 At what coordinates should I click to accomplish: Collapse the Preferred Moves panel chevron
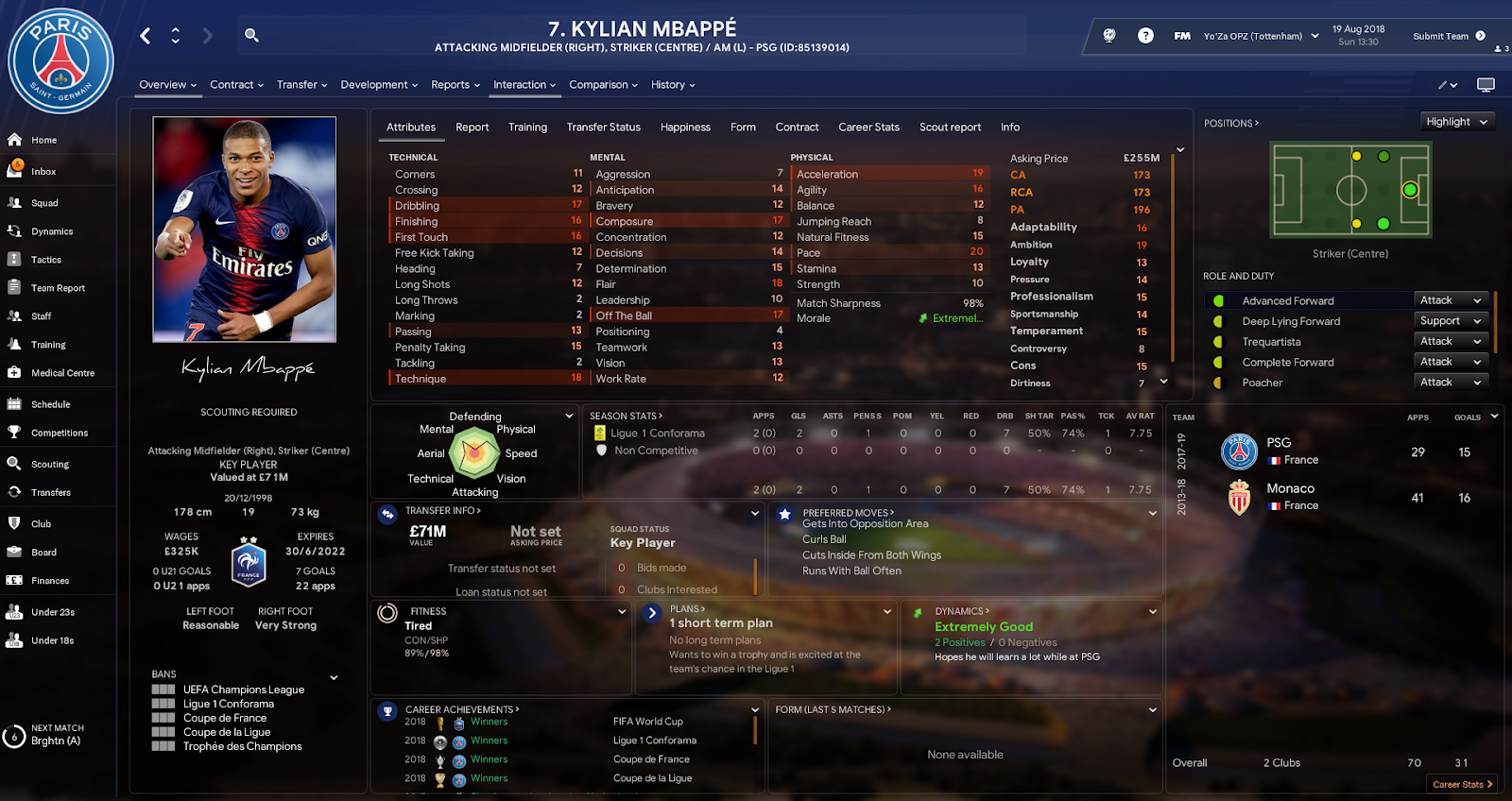pyautogui.click(x=1152, y=513)
